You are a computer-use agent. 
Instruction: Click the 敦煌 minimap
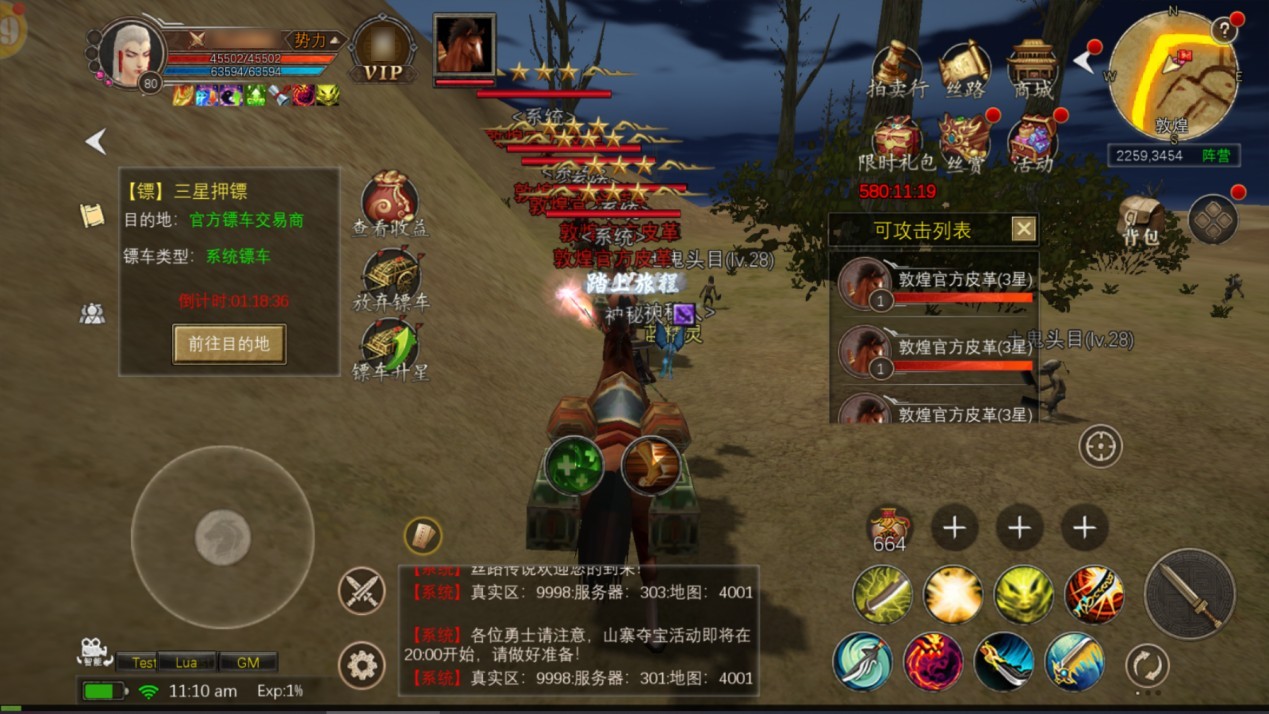tap(1172, 76)
